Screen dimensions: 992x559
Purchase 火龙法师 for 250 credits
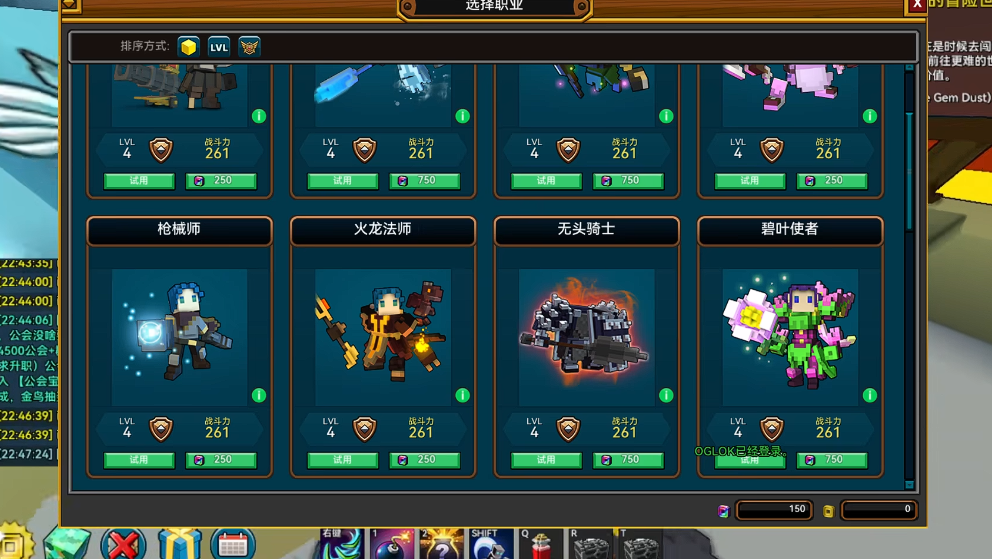pos(425,460)
